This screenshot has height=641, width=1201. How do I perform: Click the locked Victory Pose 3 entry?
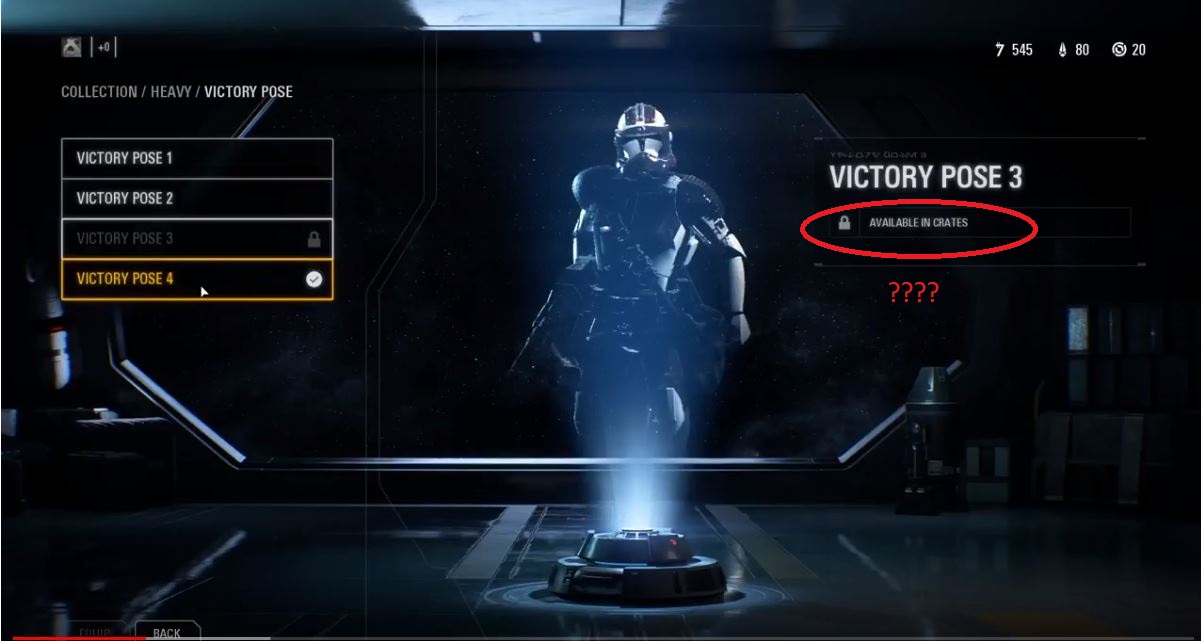pos(196,238)
